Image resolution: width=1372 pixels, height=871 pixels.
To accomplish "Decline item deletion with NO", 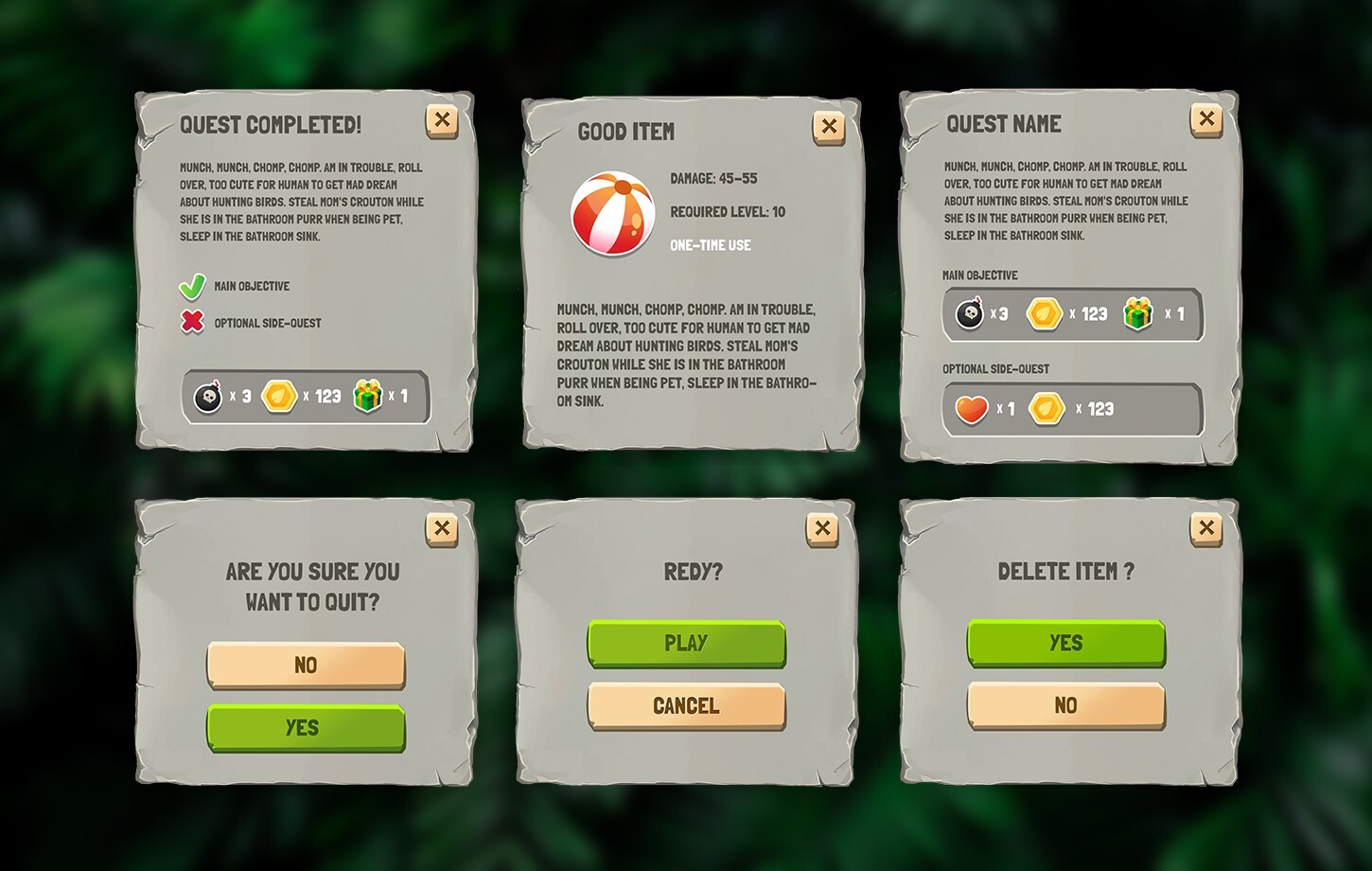I will pos(1065,705).
